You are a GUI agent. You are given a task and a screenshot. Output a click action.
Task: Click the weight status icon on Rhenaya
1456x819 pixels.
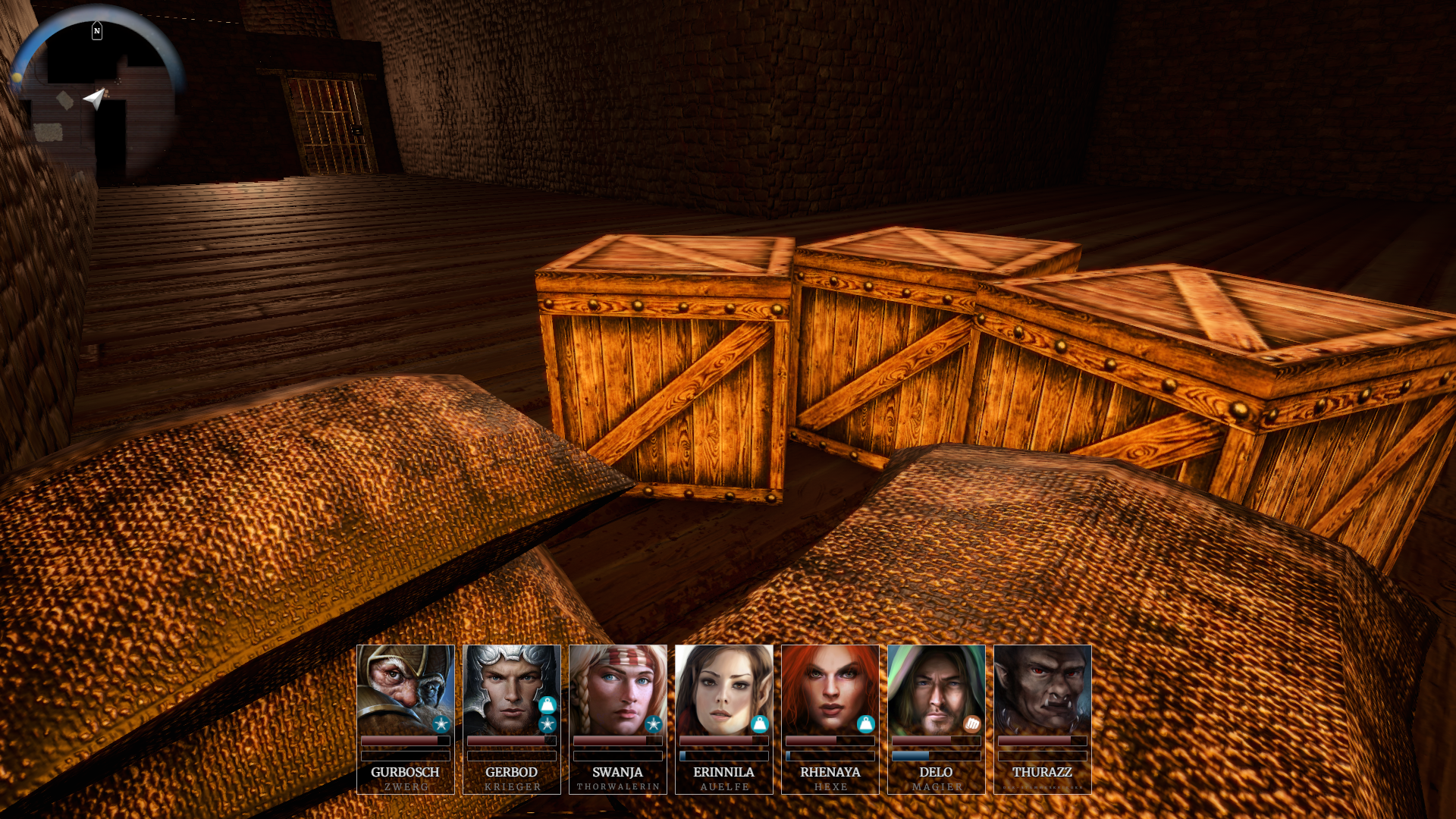pyautogui.click(x=865, y=724)
